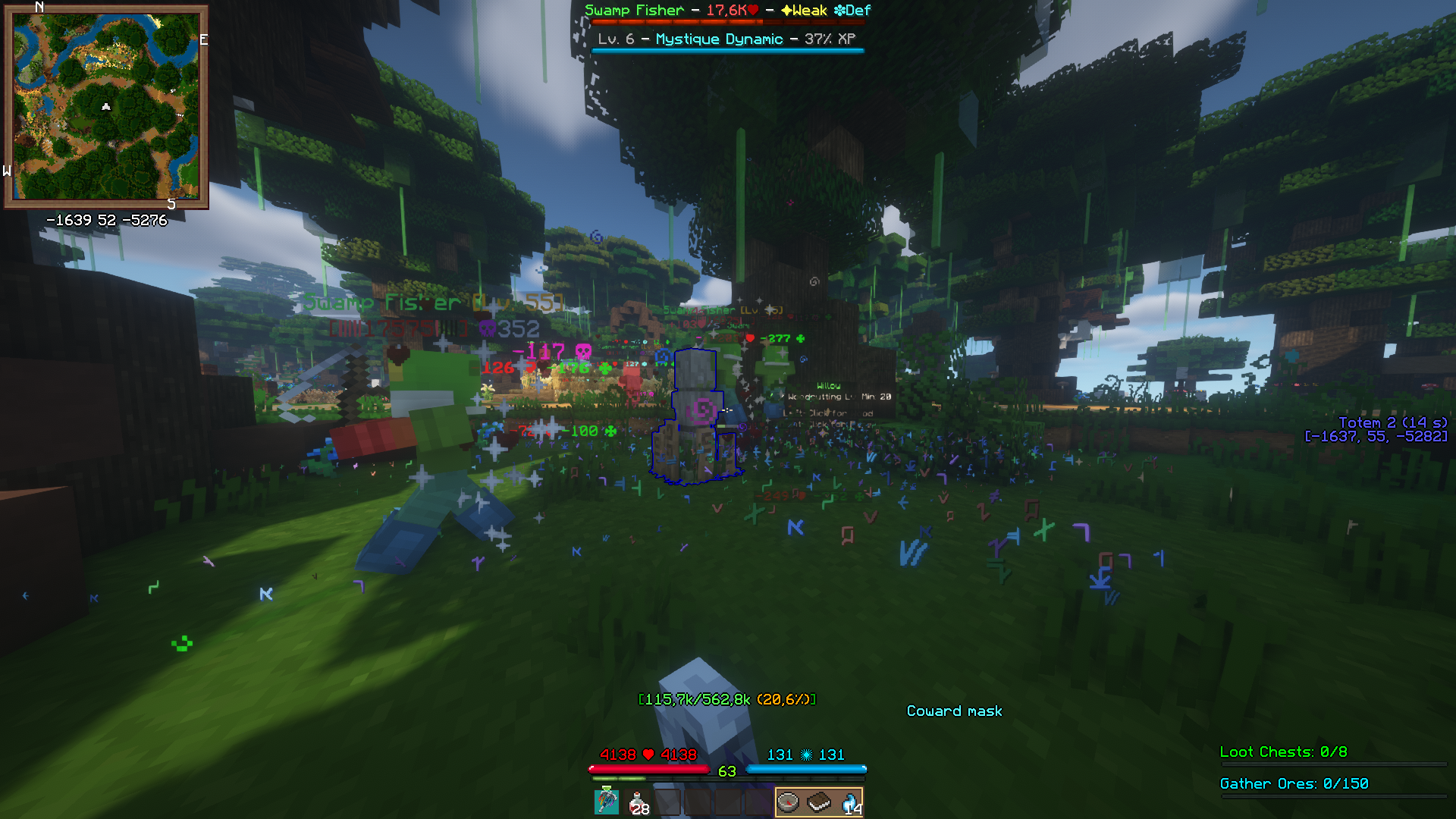This screenshot has width=1456, height=819.
Task: Select the red health potion stack
Action: tap(638, 802)
